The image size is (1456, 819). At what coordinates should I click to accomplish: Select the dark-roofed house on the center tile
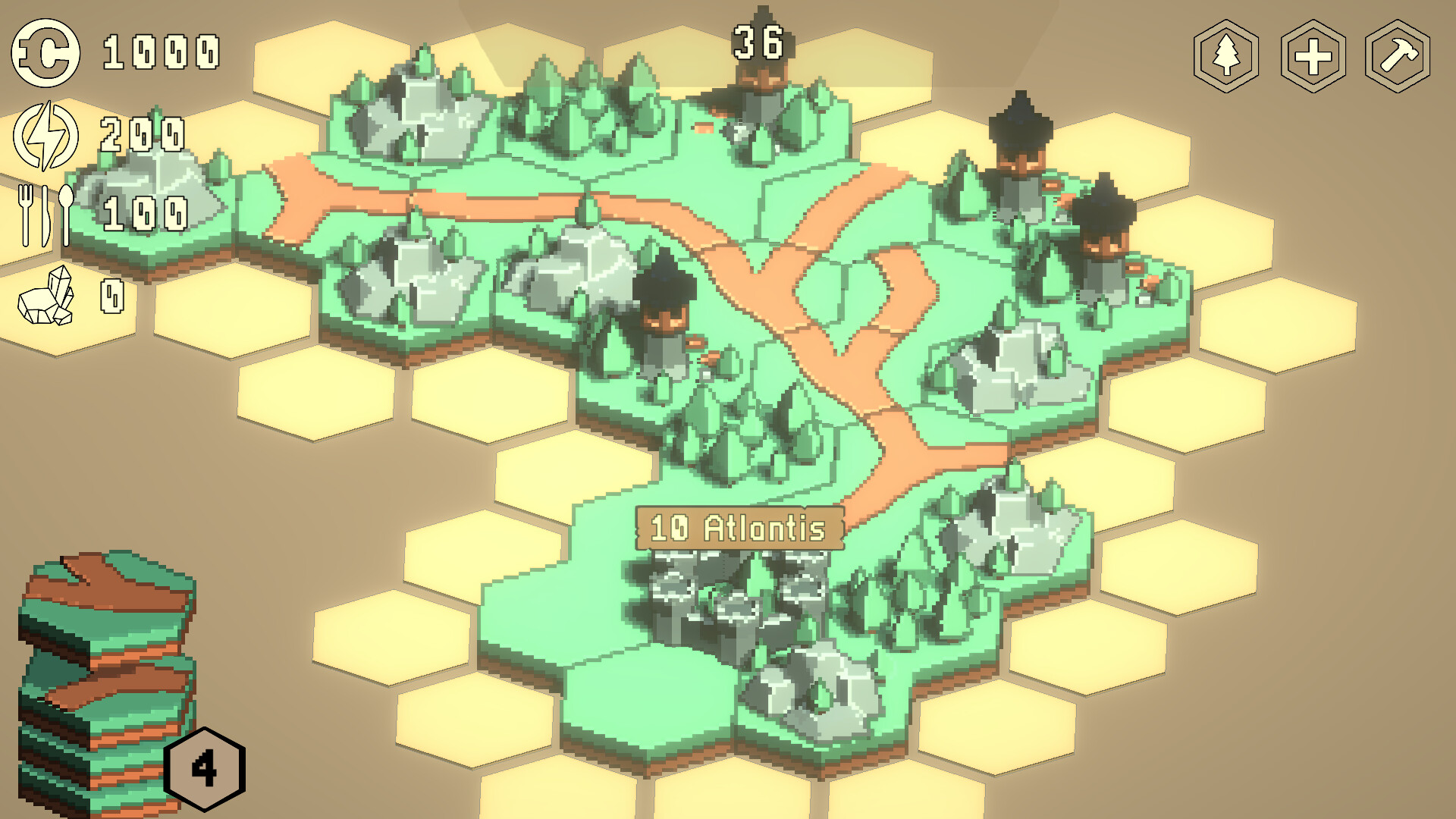coord(666,311)
